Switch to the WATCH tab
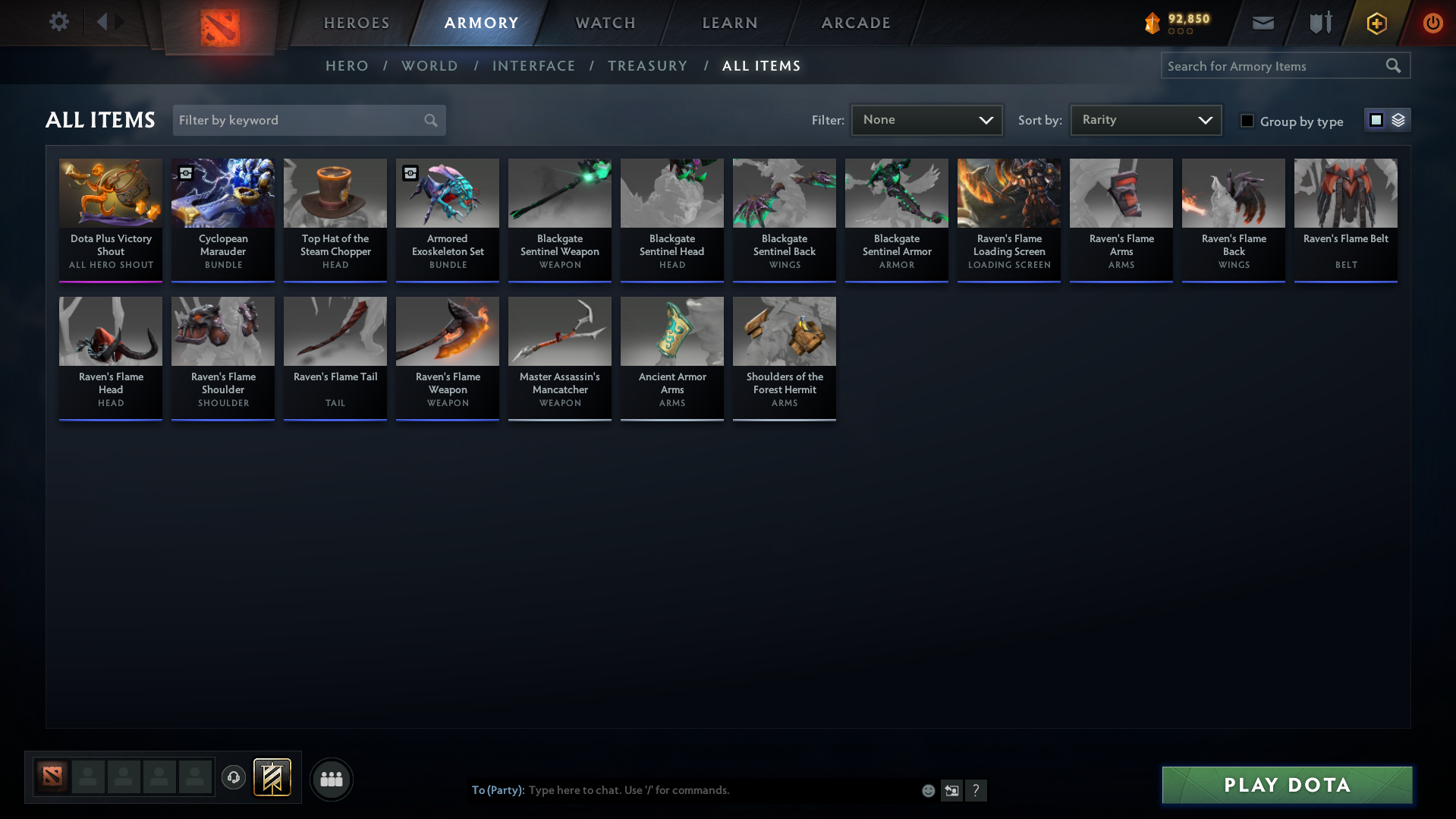Screen dimensions: 1456x819 coord(605,23)
